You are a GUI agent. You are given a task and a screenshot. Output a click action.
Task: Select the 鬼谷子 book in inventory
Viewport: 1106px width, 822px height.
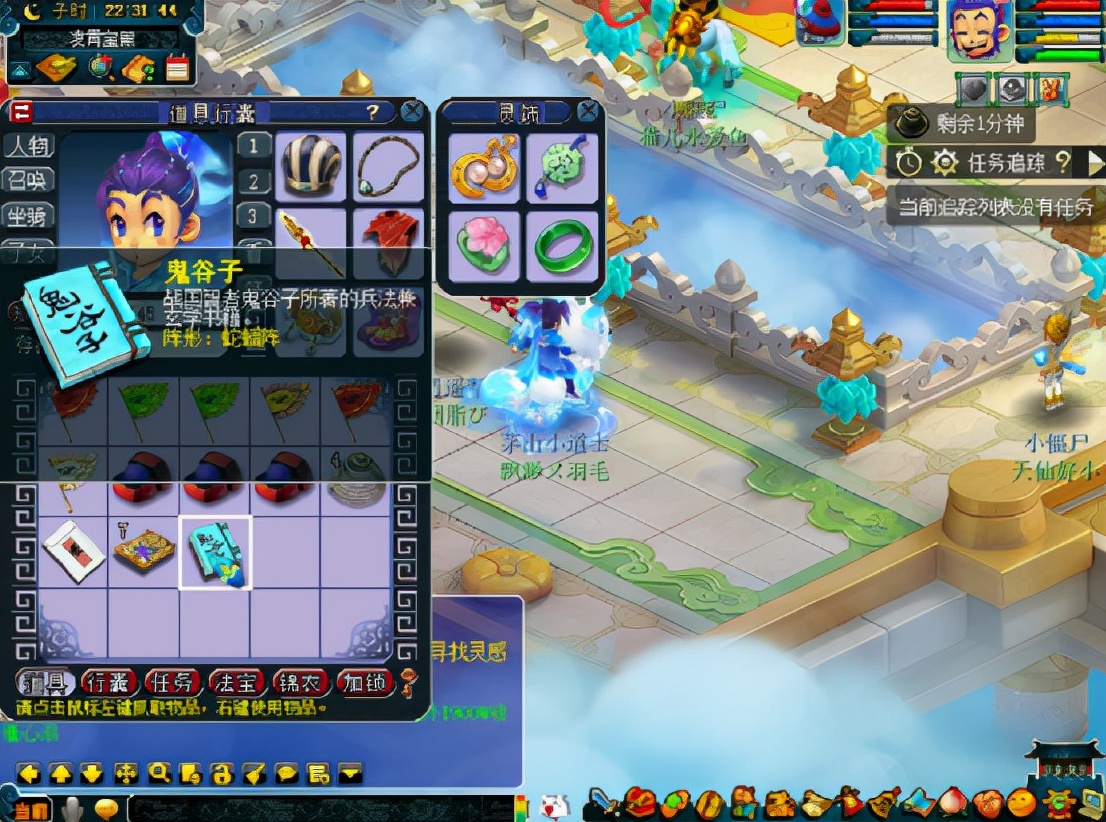[215, 552]
